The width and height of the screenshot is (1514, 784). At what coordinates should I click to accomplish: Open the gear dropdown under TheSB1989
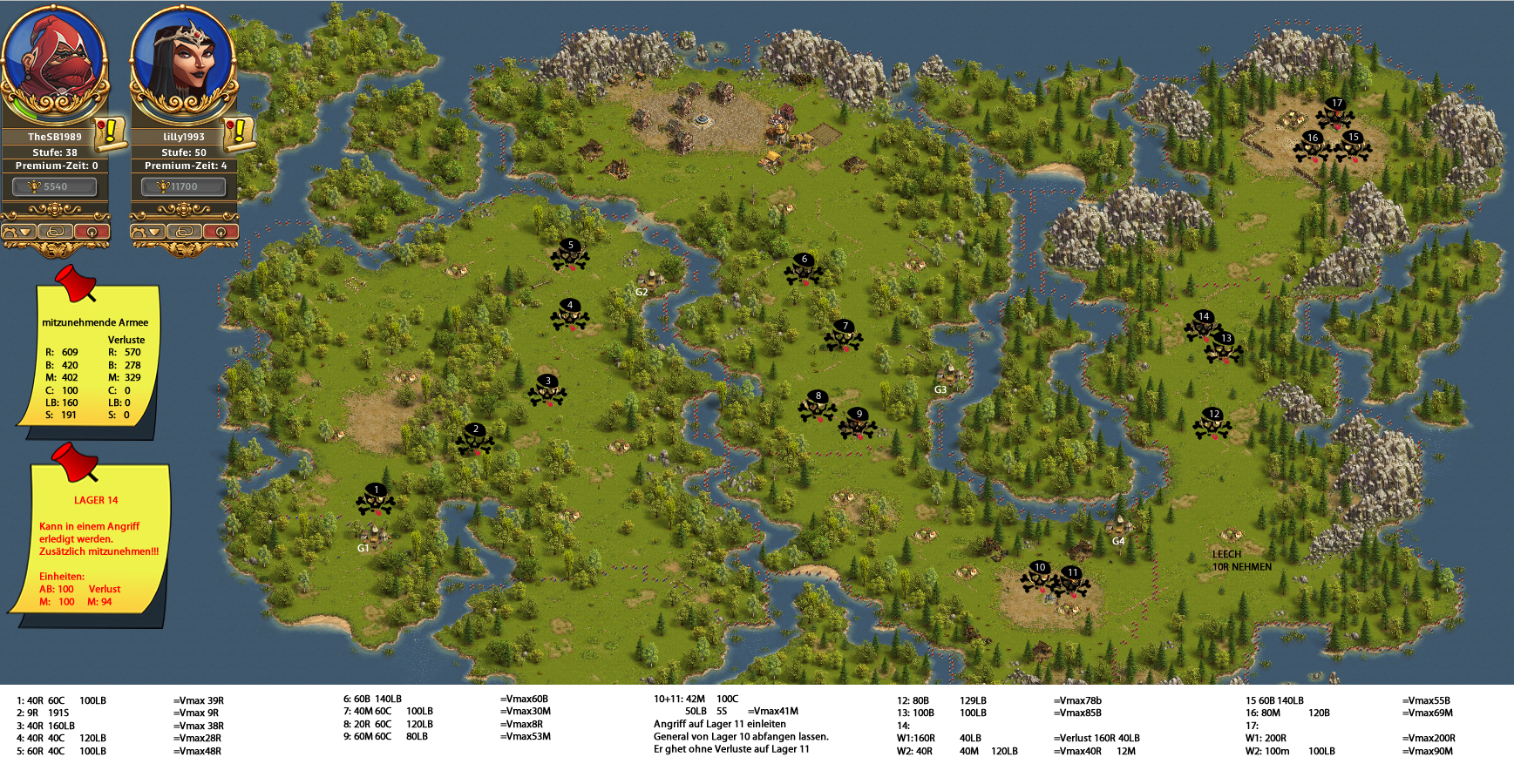point(19,232)
